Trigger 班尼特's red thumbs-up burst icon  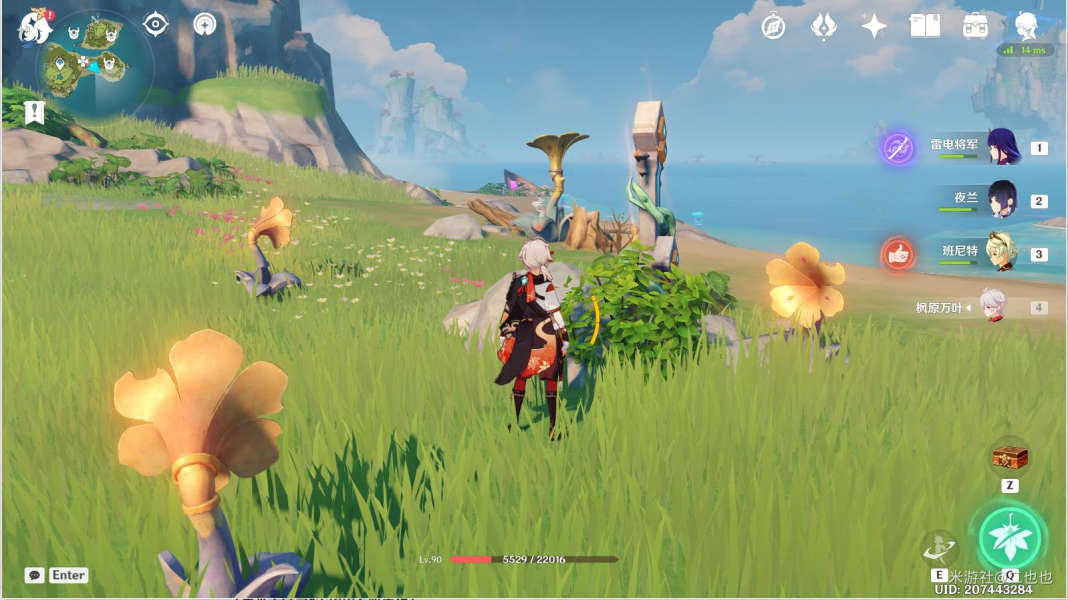tap(898, 254)
